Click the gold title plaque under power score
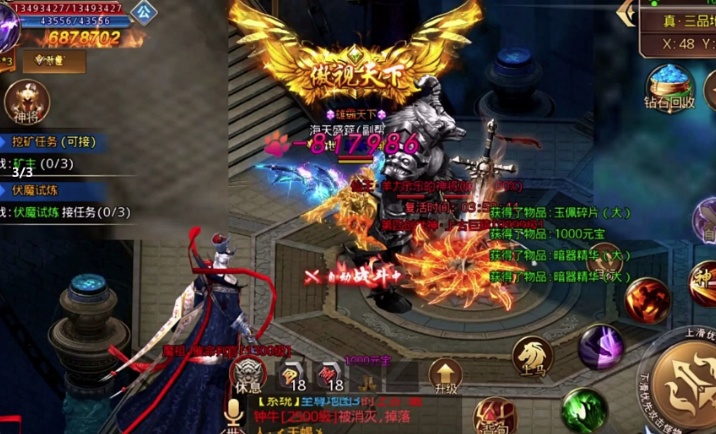The width and height of the screenshot is (716, 434). (54, 61)
